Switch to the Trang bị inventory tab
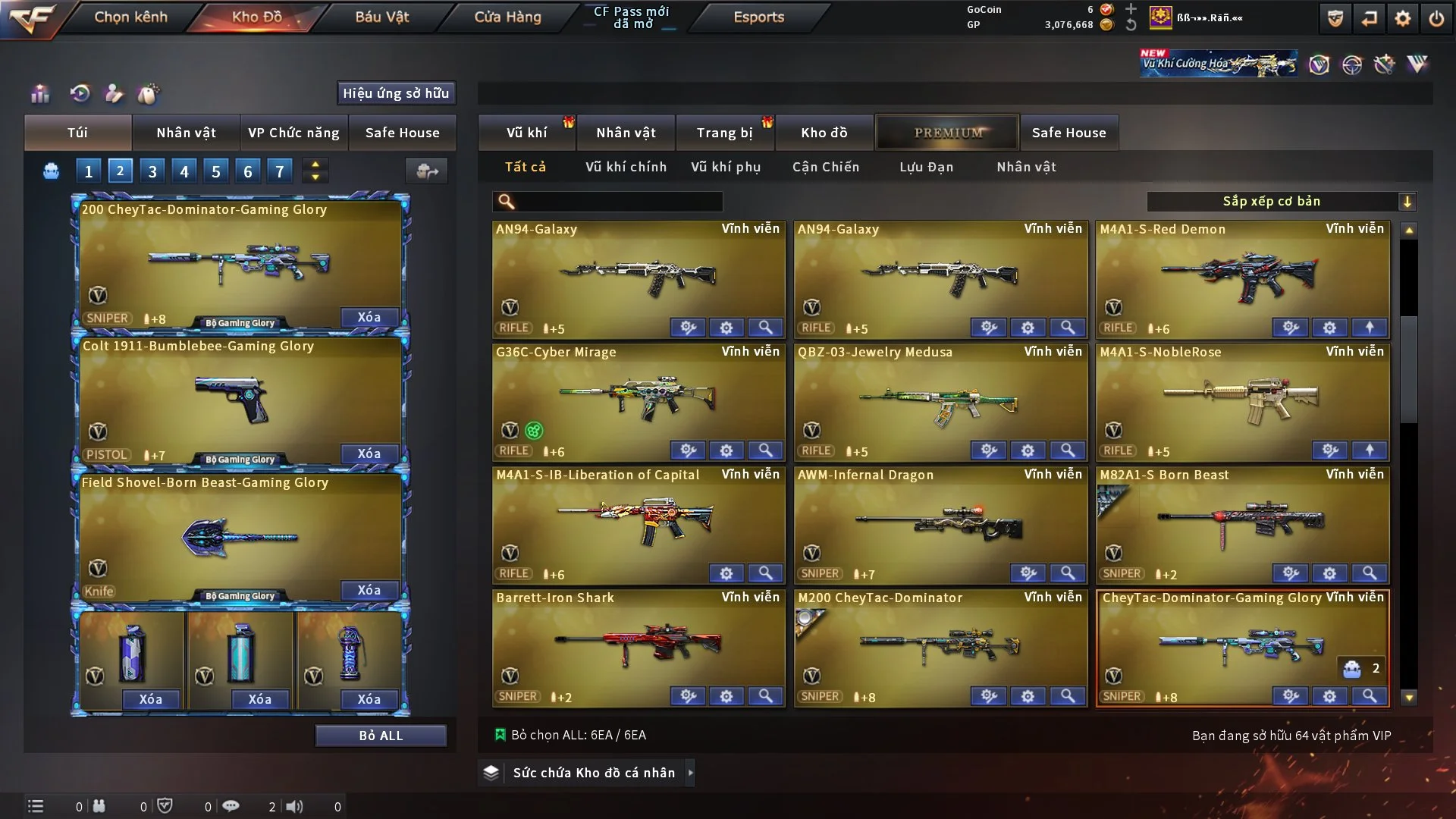 [x=724, y=133]
